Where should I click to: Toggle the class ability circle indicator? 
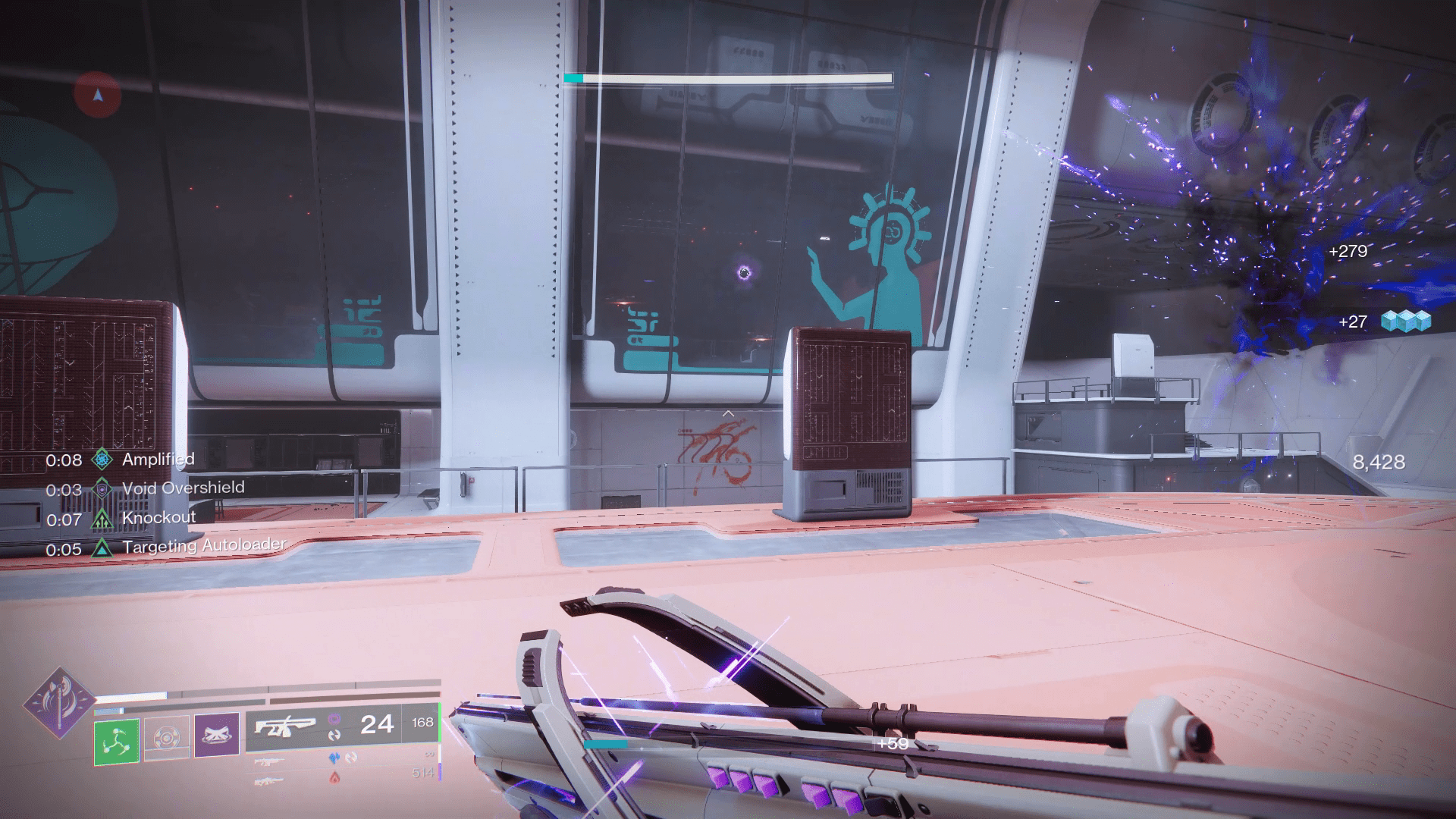[166, 738]
